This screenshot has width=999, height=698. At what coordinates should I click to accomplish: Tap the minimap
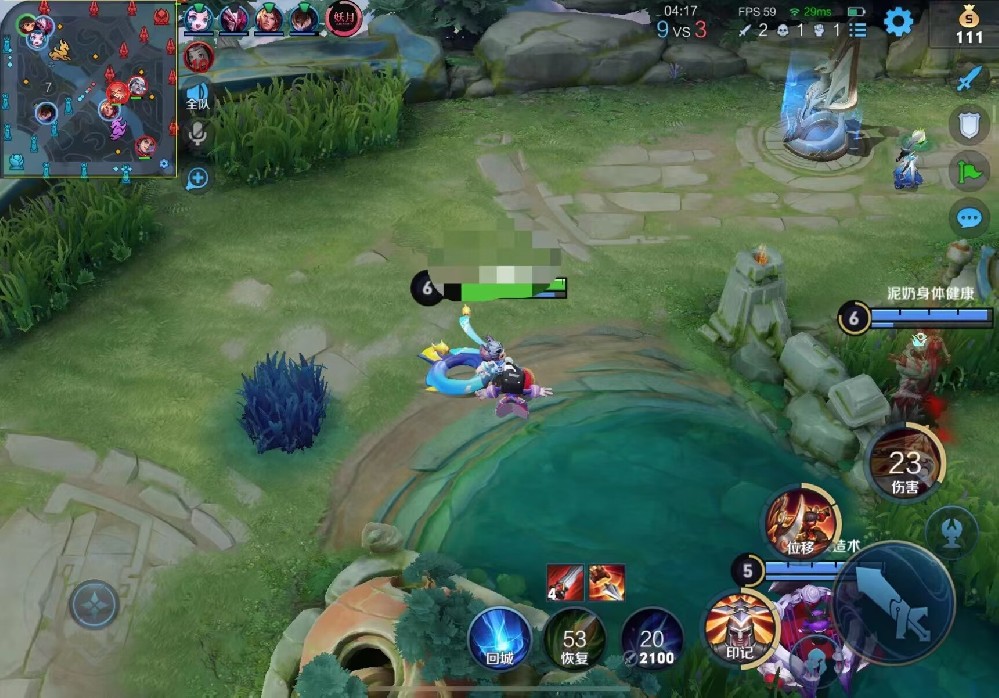click(x=89, y=89)
